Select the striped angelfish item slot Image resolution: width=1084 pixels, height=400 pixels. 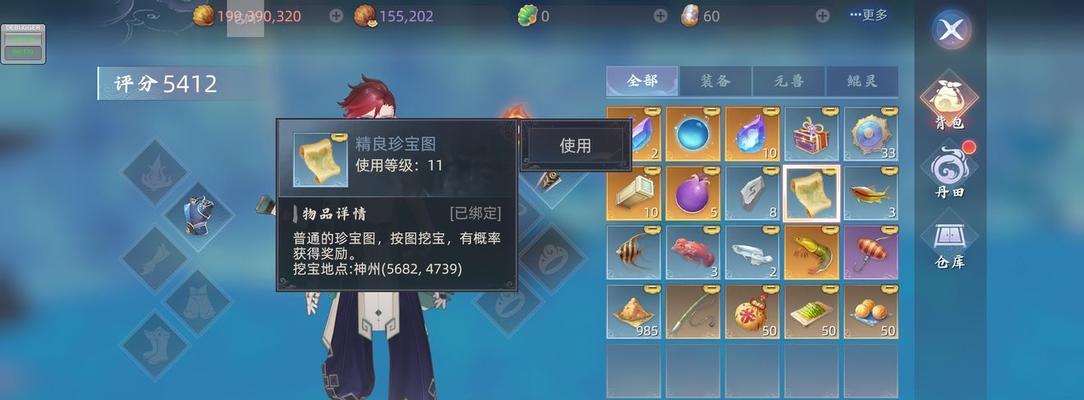click(x=635, y=252)
